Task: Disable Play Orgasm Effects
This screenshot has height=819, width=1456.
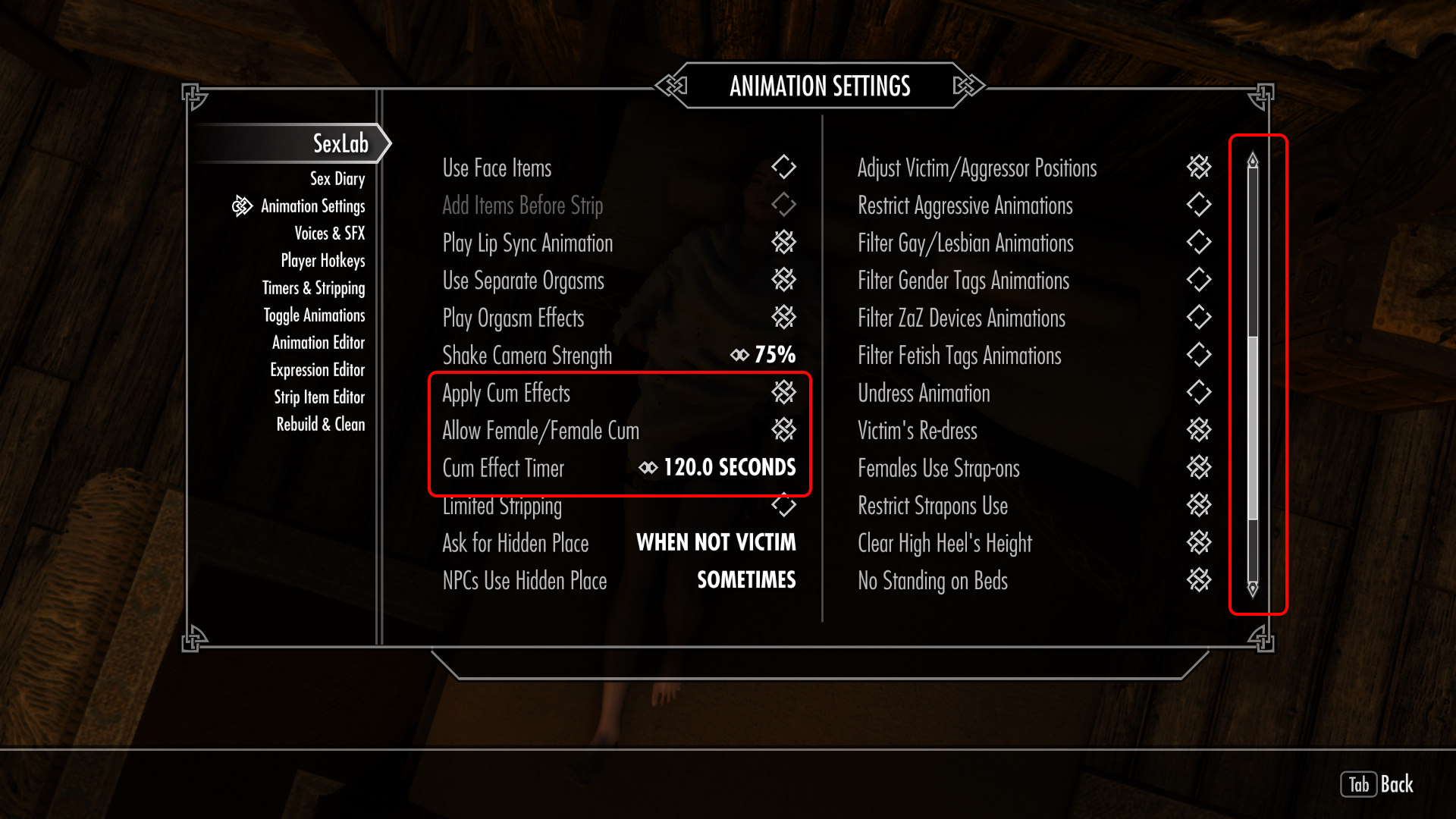Action: pos(785,318)
